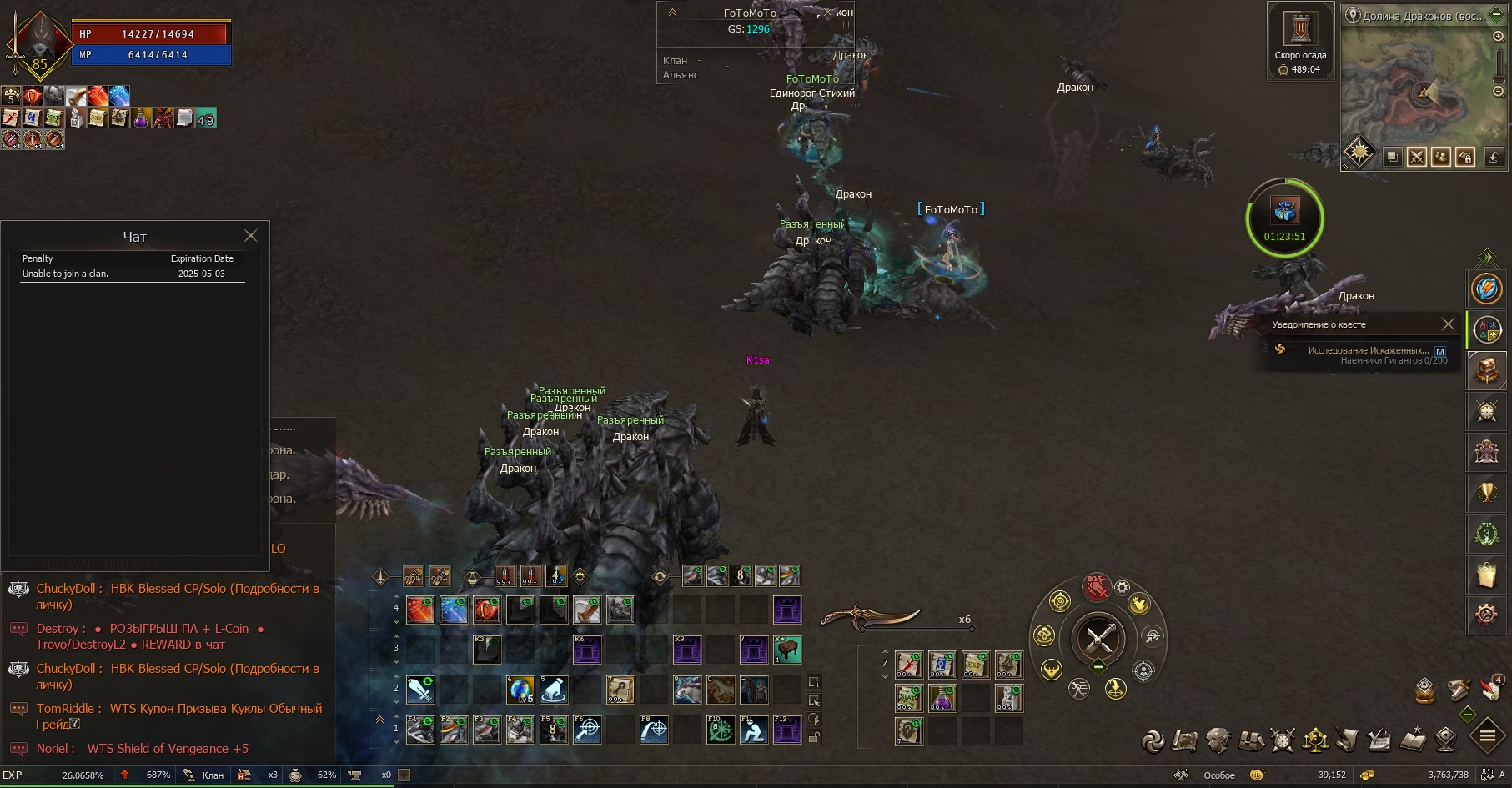
Task: Open the inventory chest icon
Action: (1251, 740)
